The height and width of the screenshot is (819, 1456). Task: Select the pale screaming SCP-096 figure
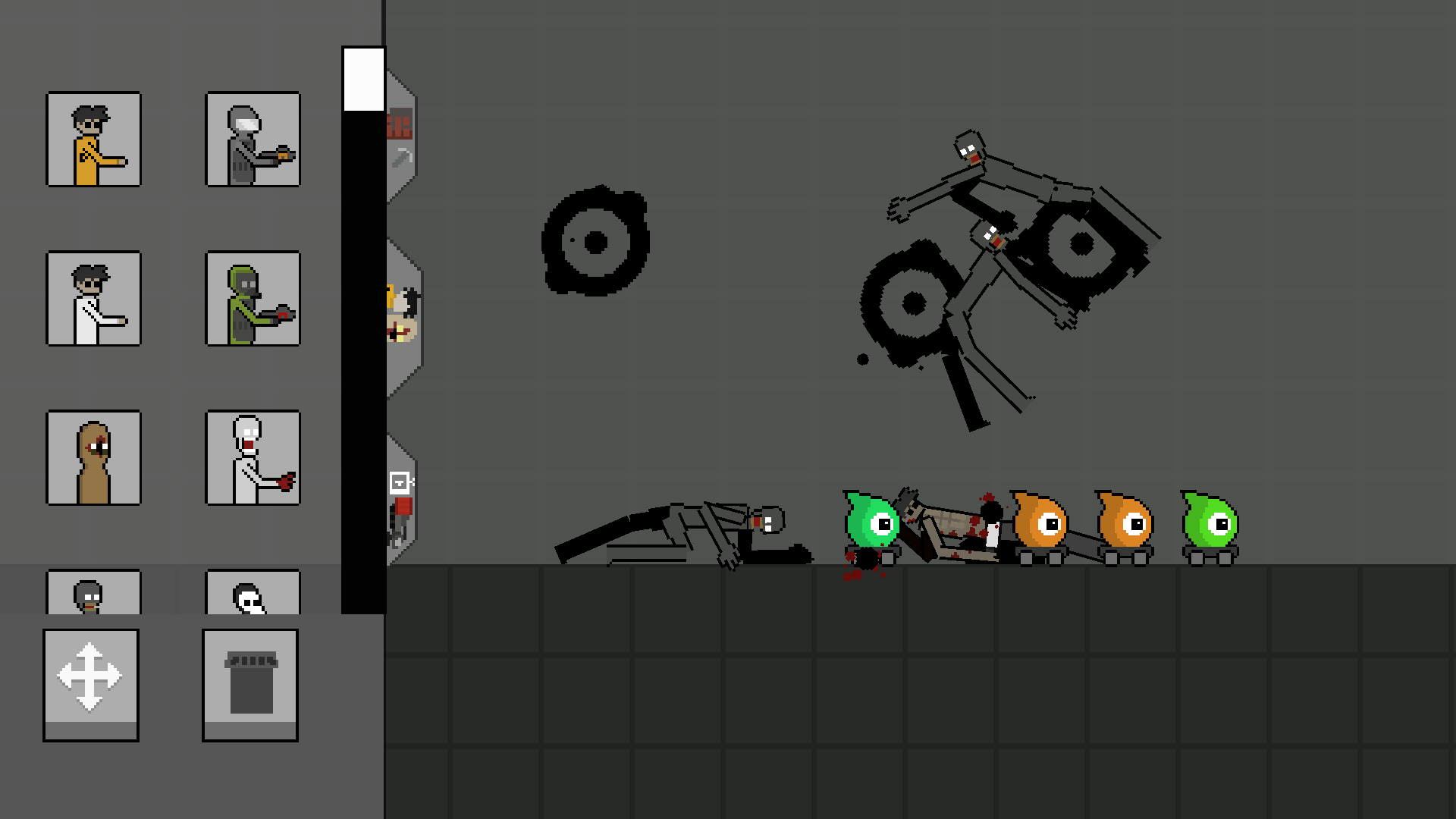point(253,459)
